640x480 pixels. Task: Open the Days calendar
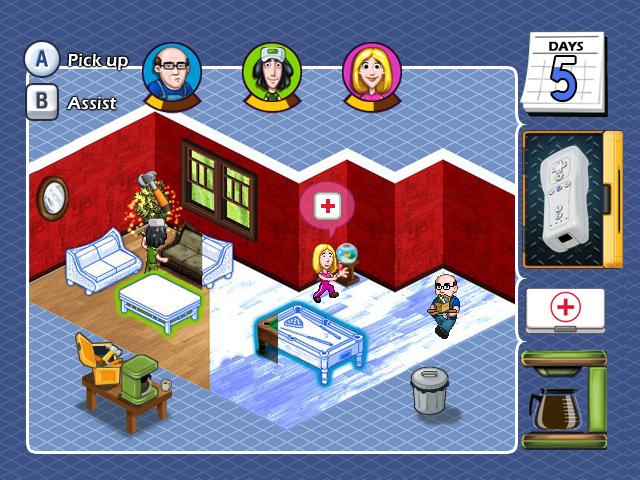pos(564,75)
